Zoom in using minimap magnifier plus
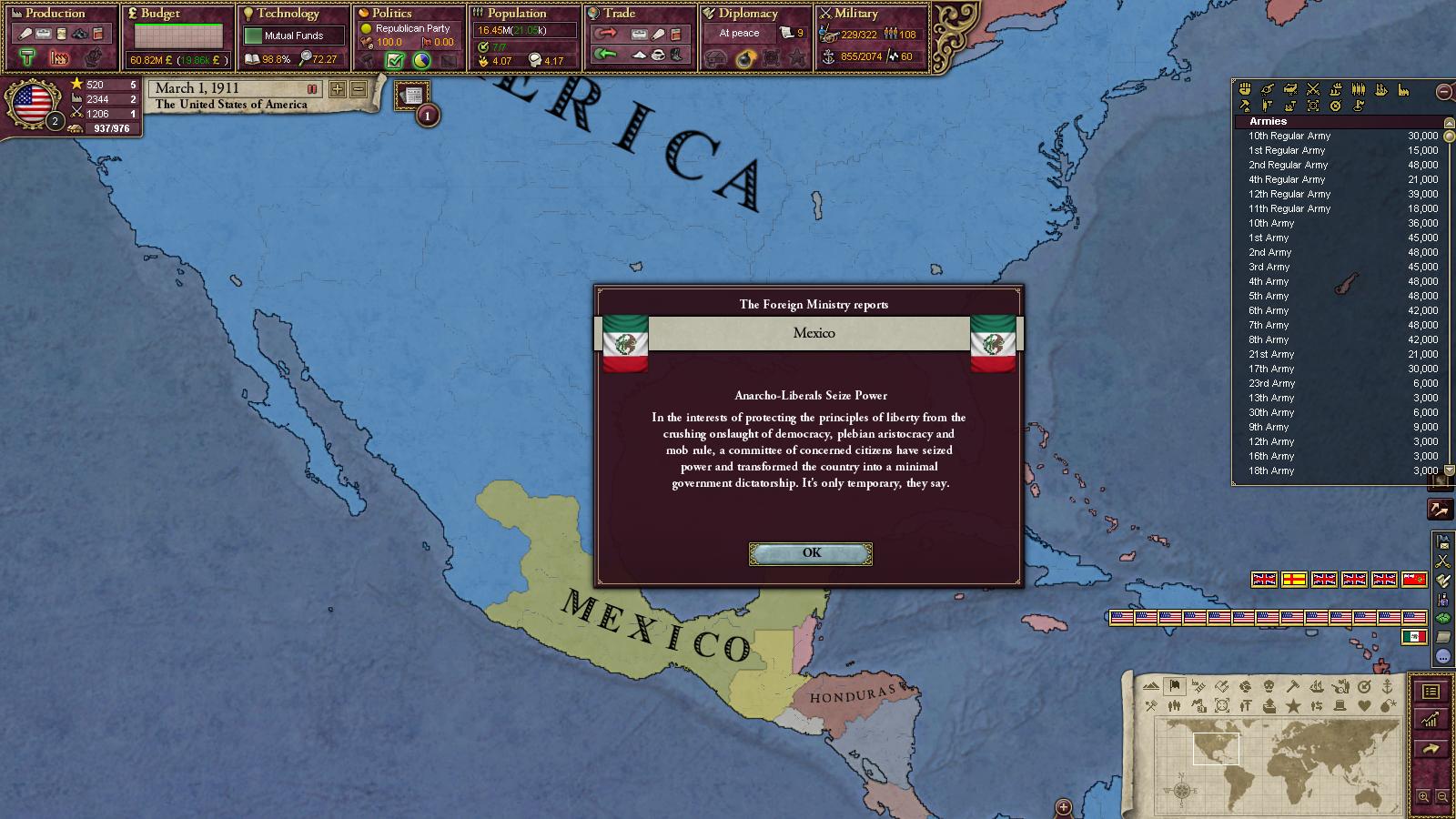 pyautogui.click(x=1423, y=797)
